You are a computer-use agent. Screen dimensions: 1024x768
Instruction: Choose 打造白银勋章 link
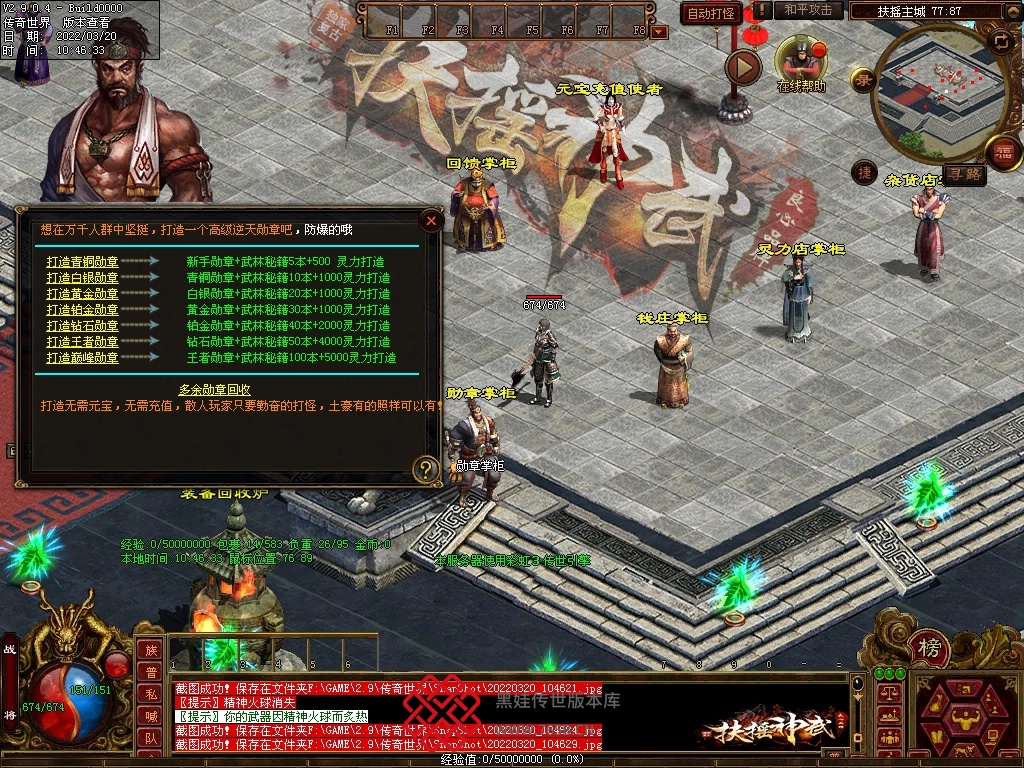pyautogui.click(x=82, y=278)
